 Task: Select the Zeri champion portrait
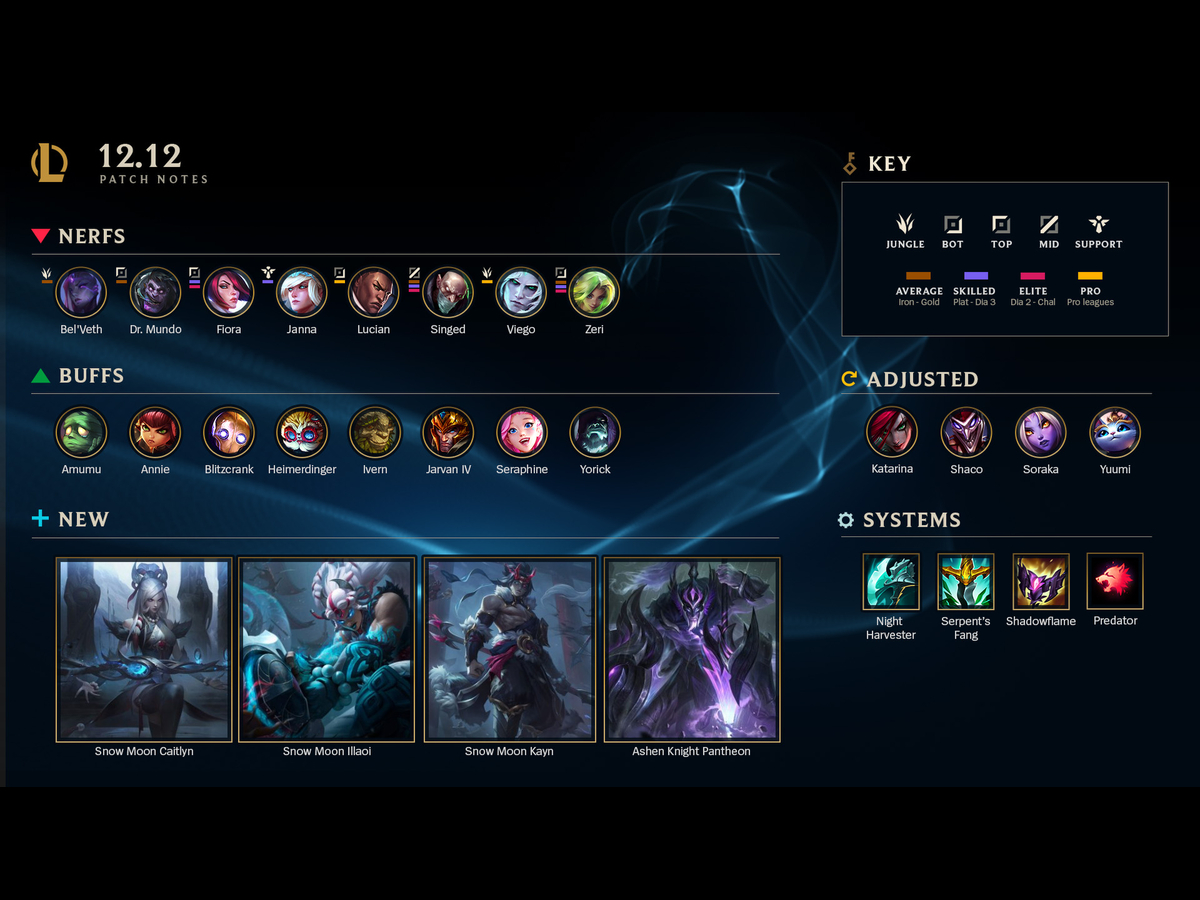(594, 292)
